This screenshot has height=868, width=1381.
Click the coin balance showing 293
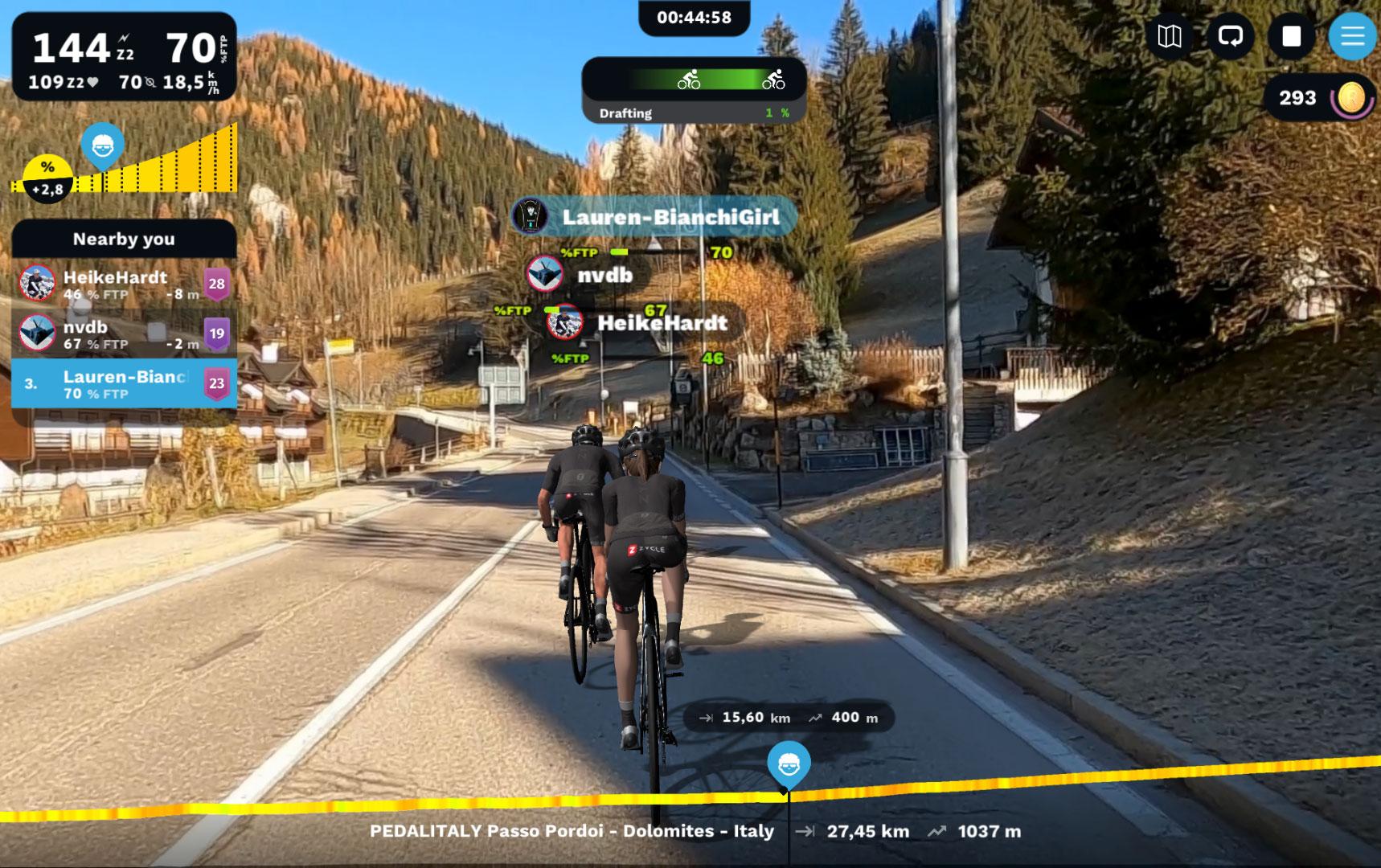(1318, 98)
